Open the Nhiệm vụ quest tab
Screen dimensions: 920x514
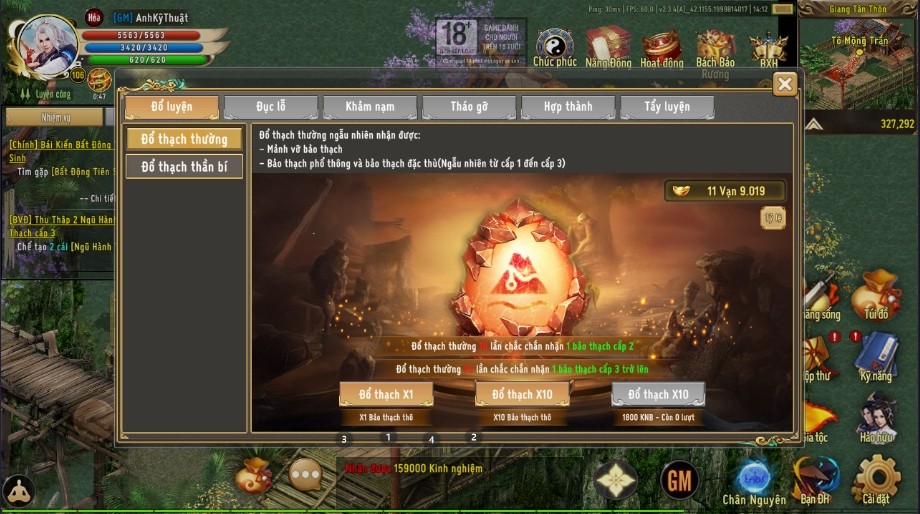[x=55, y=118]
